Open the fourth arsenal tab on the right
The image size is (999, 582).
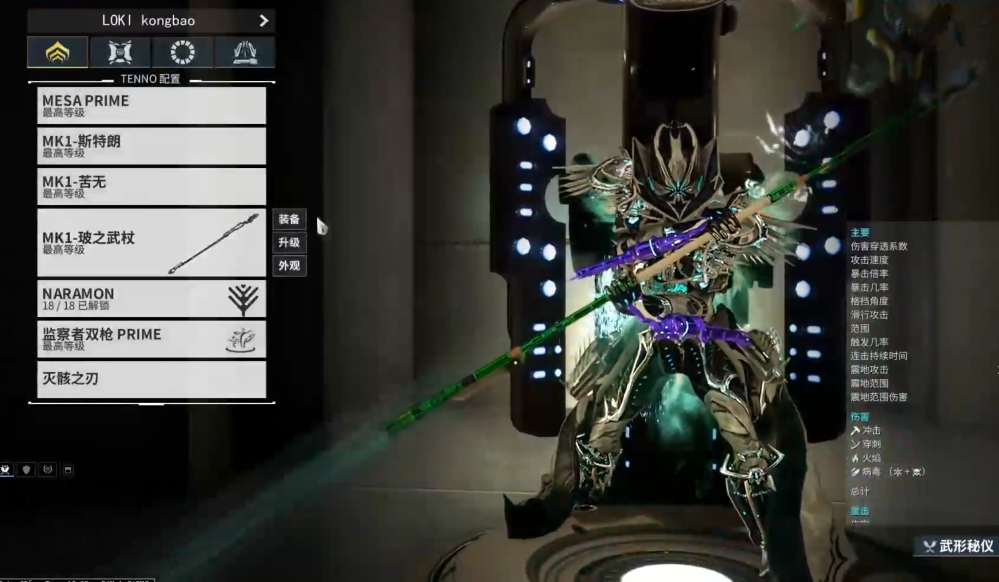pos(244,53)
